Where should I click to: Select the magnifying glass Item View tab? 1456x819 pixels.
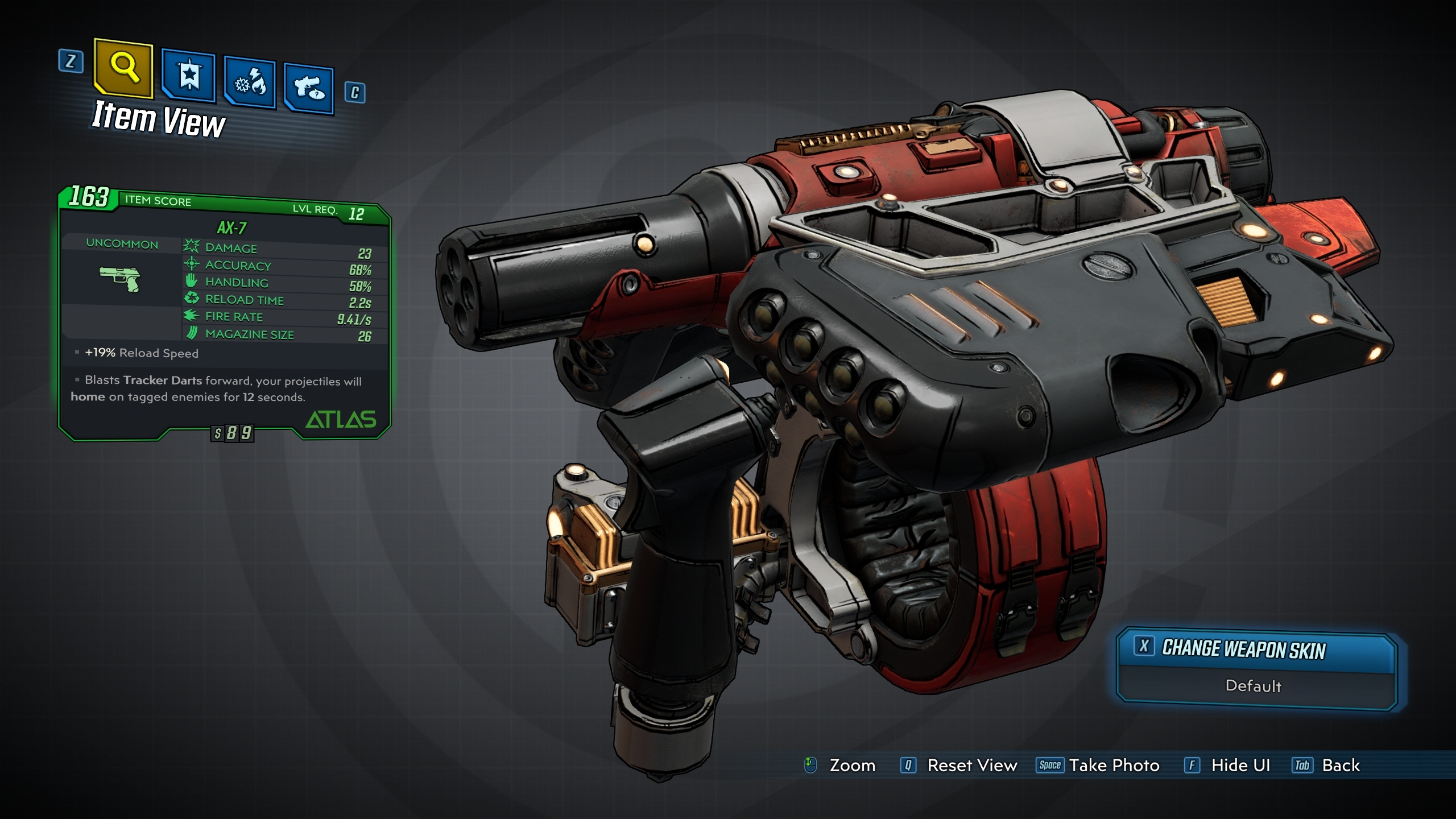124,68
